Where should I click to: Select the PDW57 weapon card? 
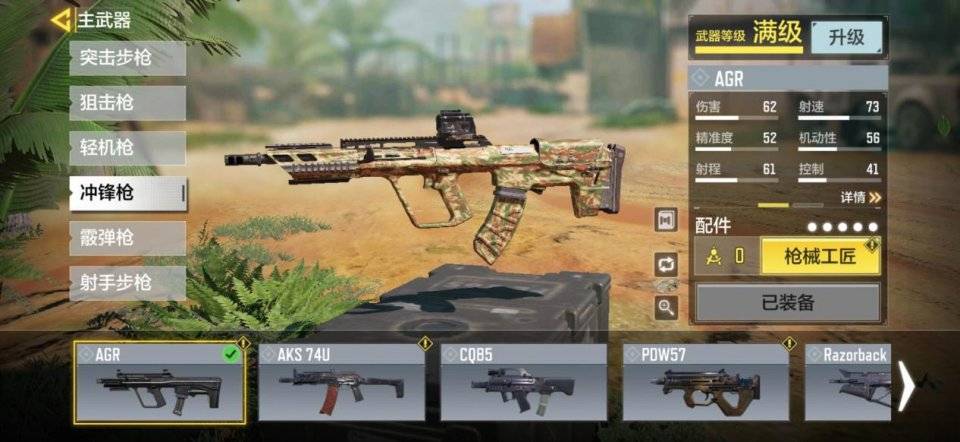click(705, 381)
